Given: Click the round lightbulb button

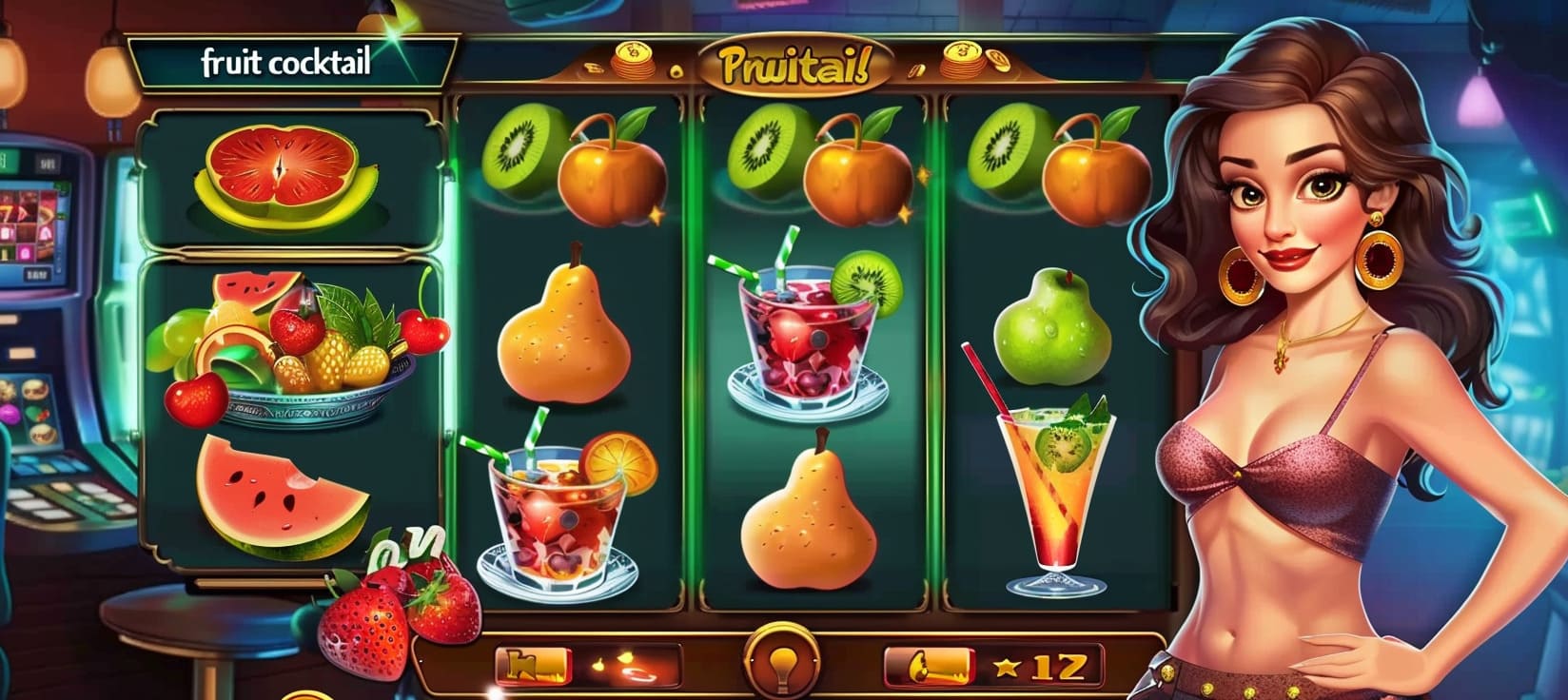Looking at the screenshot, I should coord(786,663).
